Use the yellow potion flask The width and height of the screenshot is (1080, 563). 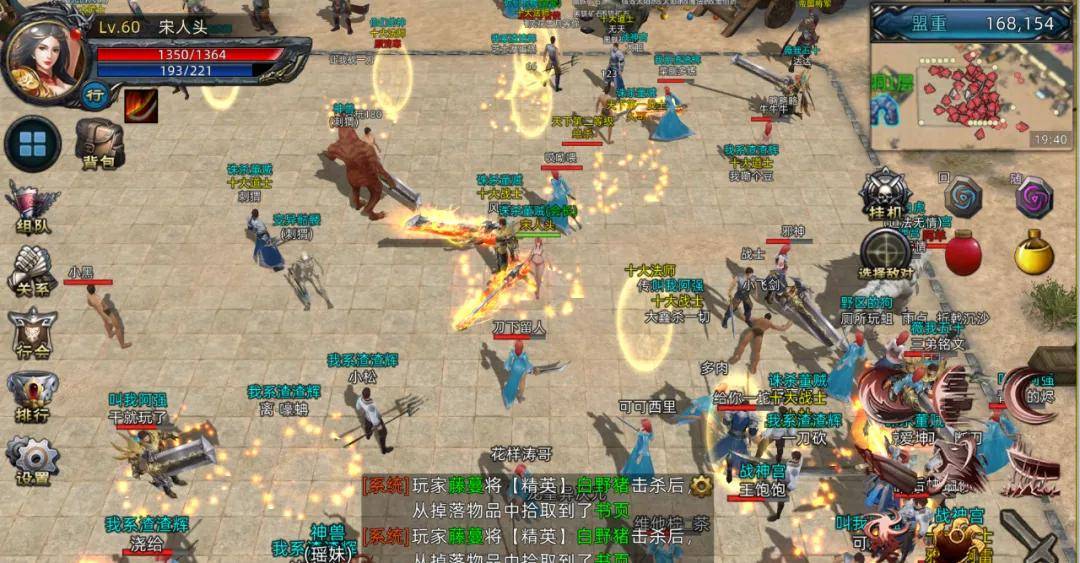1035,253
